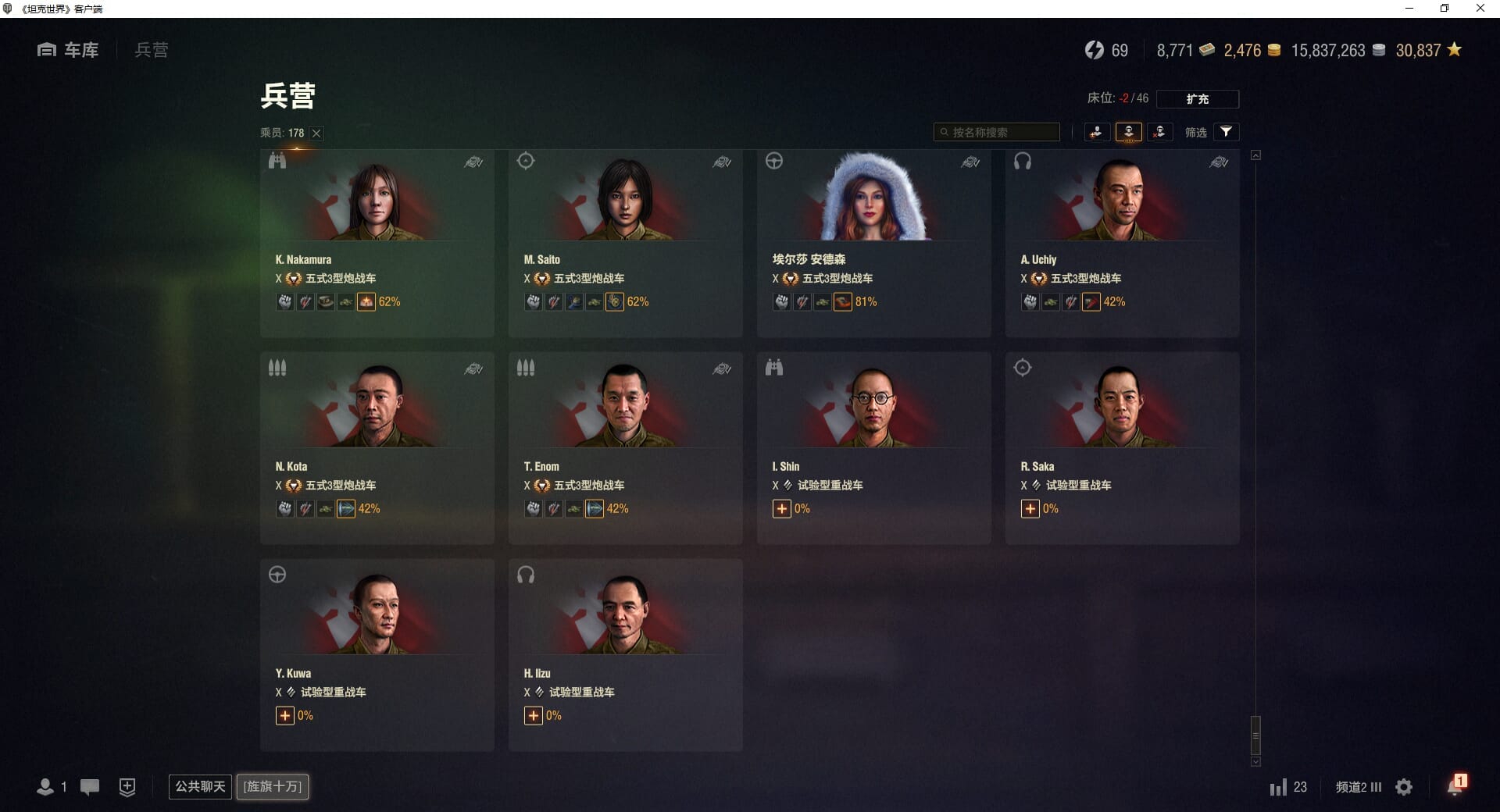Open the notification bell with red badge

[1455, 785]
